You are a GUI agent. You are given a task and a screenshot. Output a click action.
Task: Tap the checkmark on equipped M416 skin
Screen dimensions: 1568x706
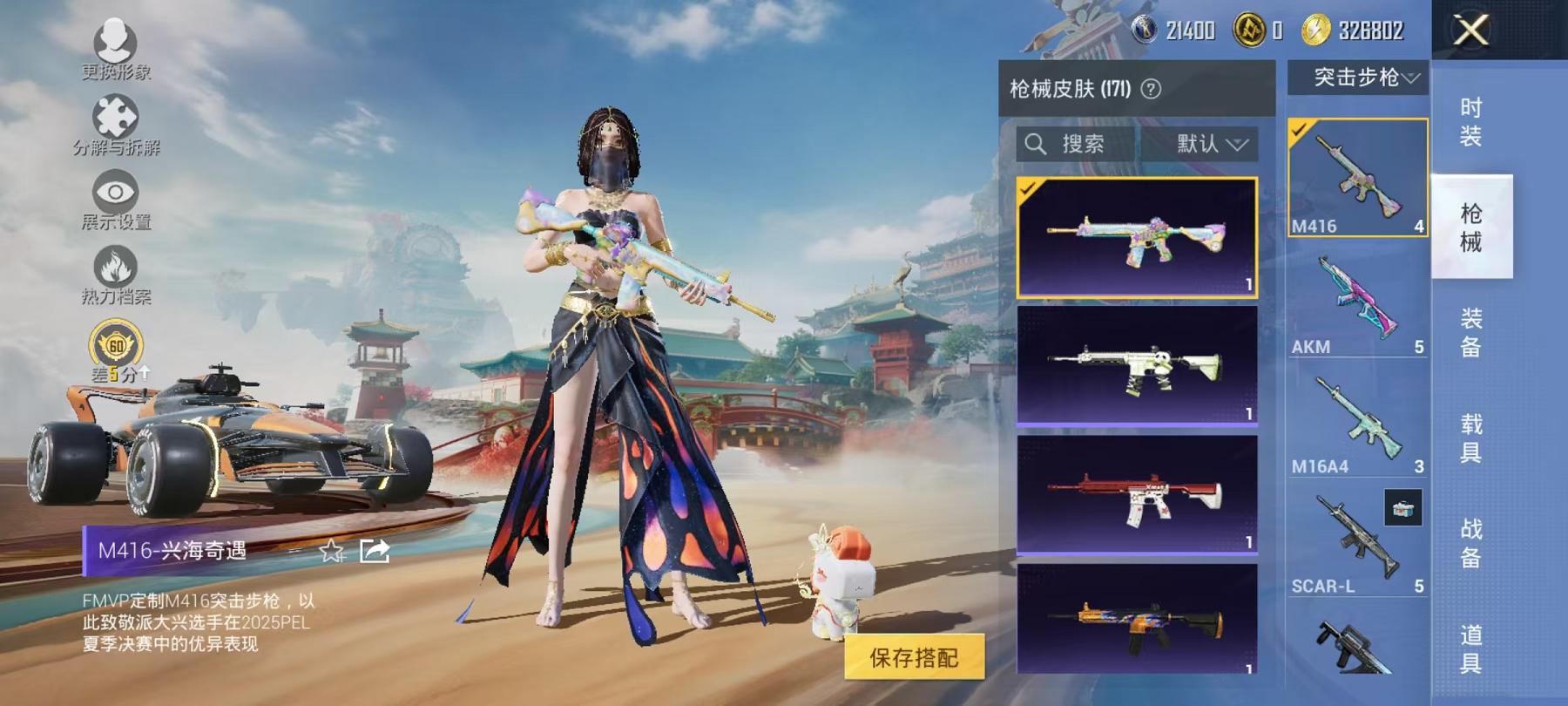1030,189
